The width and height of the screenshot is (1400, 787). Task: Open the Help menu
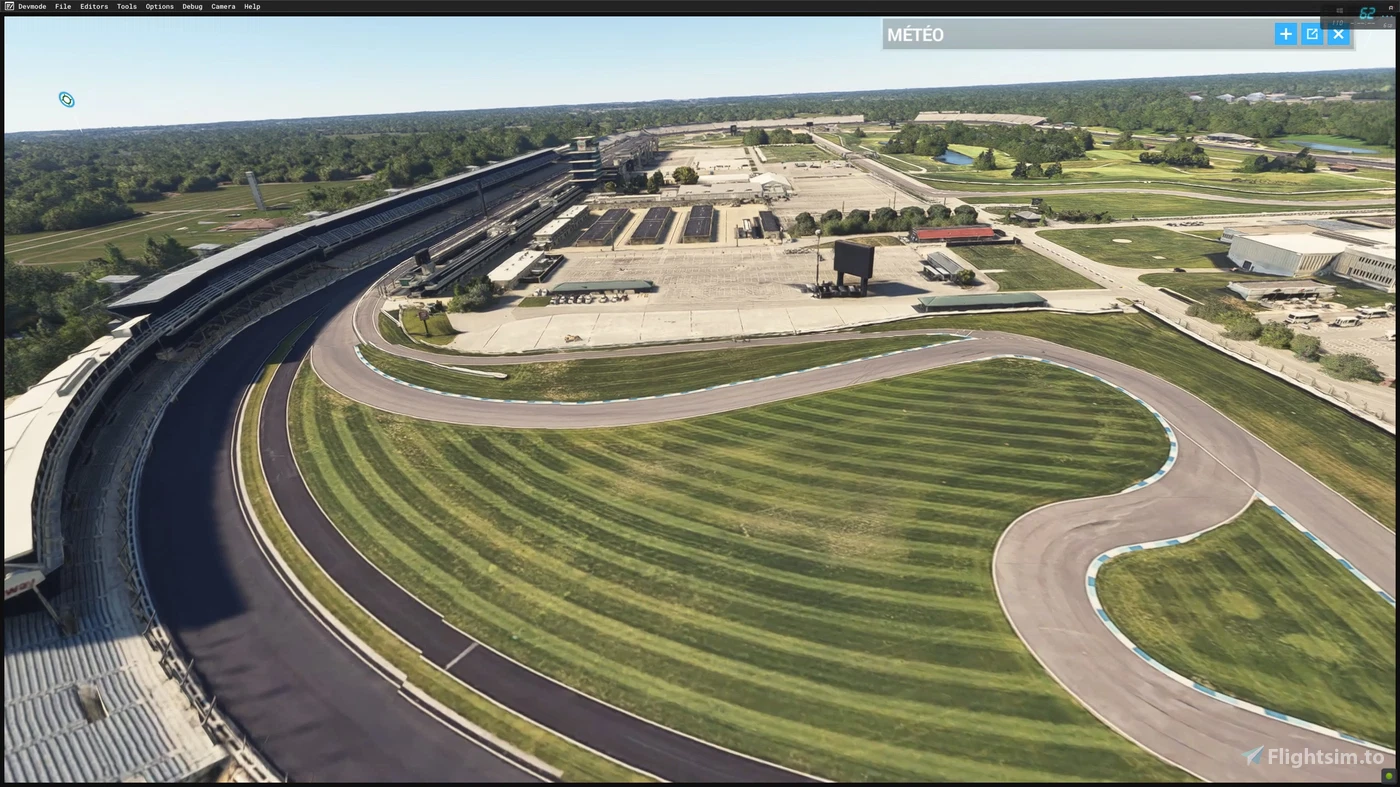251,6
